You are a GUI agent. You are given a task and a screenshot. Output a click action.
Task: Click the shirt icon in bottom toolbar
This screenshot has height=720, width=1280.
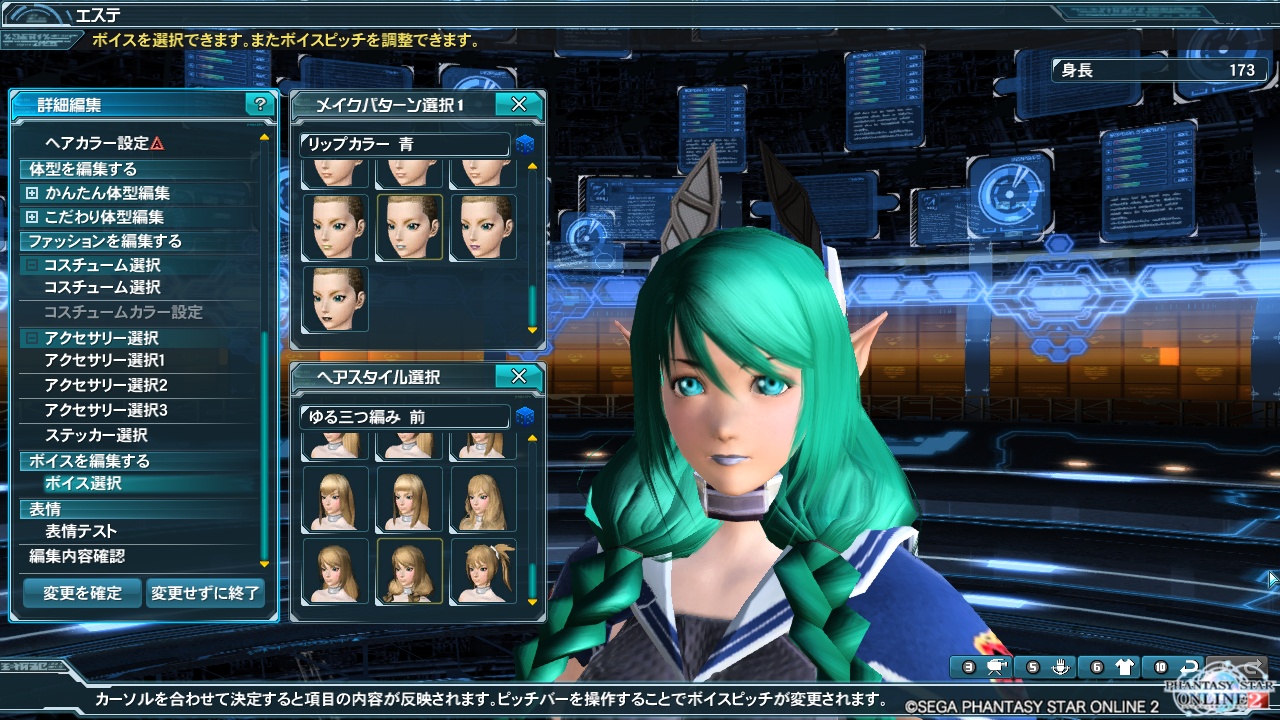click(1124, 667)
